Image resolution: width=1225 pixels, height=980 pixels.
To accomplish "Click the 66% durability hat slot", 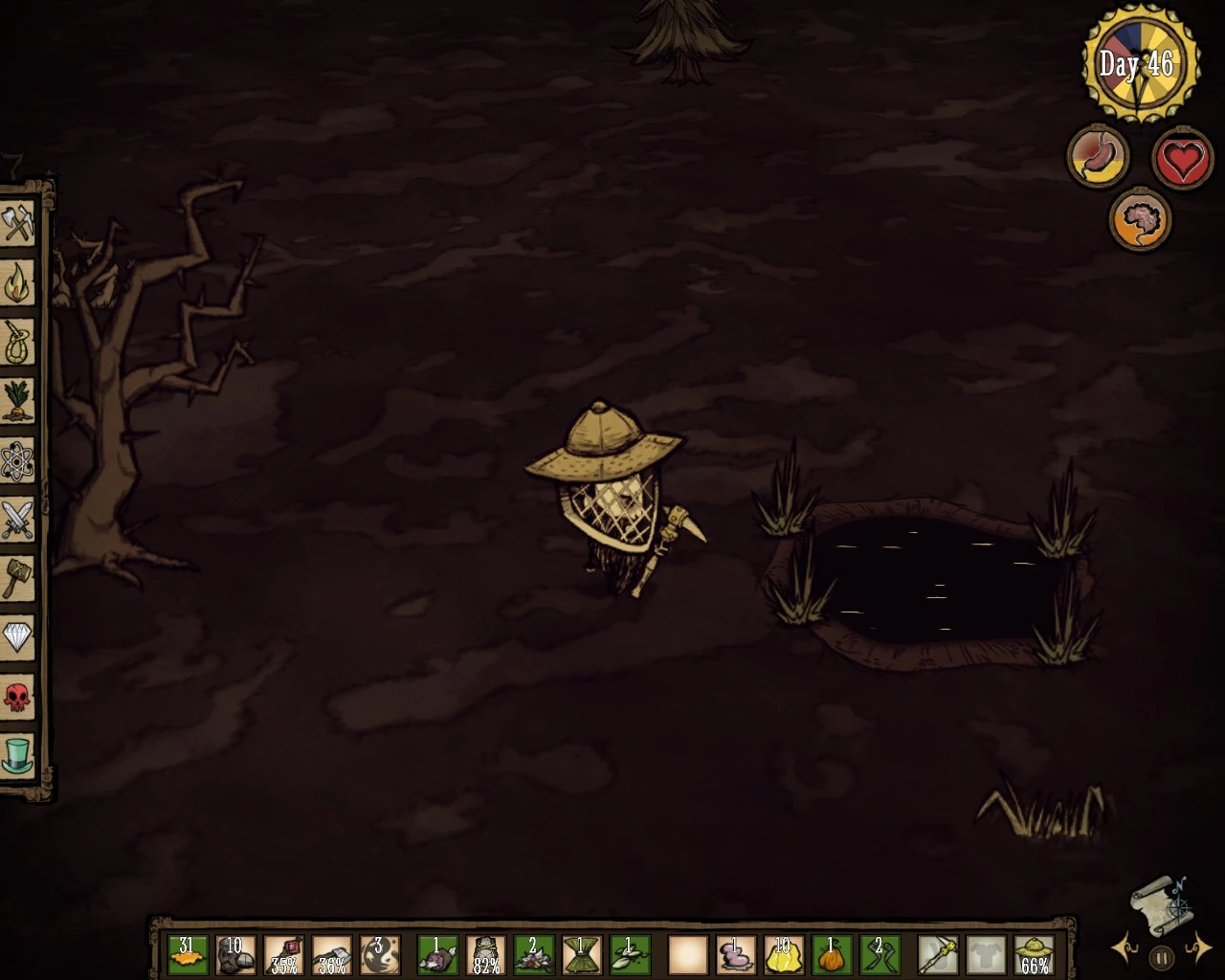I will (1035, 953).
